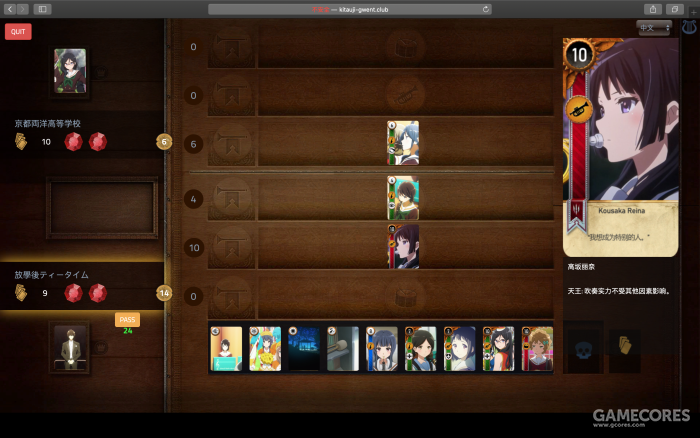Screen dimensions: 700x438
Task: Play the brown-haired girl card at the hand's end
Action: 537,348
